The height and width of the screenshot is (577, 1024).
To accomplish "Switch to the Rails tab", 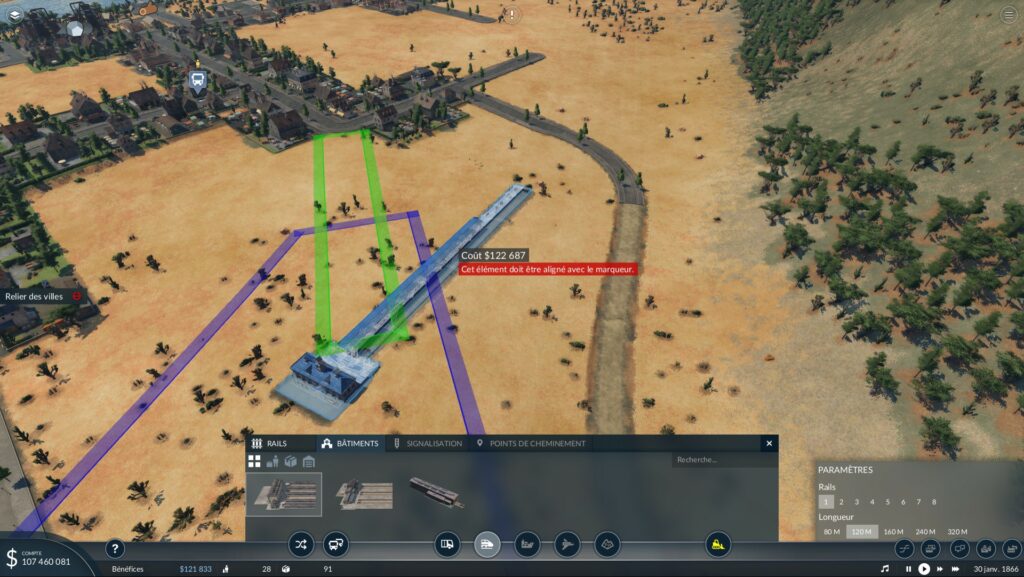I will click(x=270, y=443).
